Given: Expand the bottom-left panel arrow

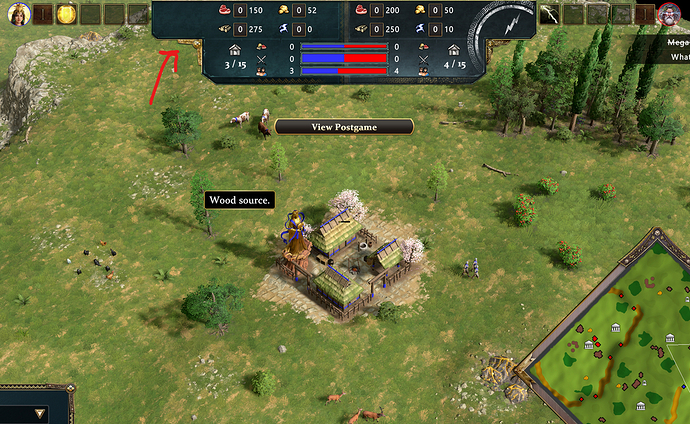Looking at the screenshot, I should (x=39, y=412).
